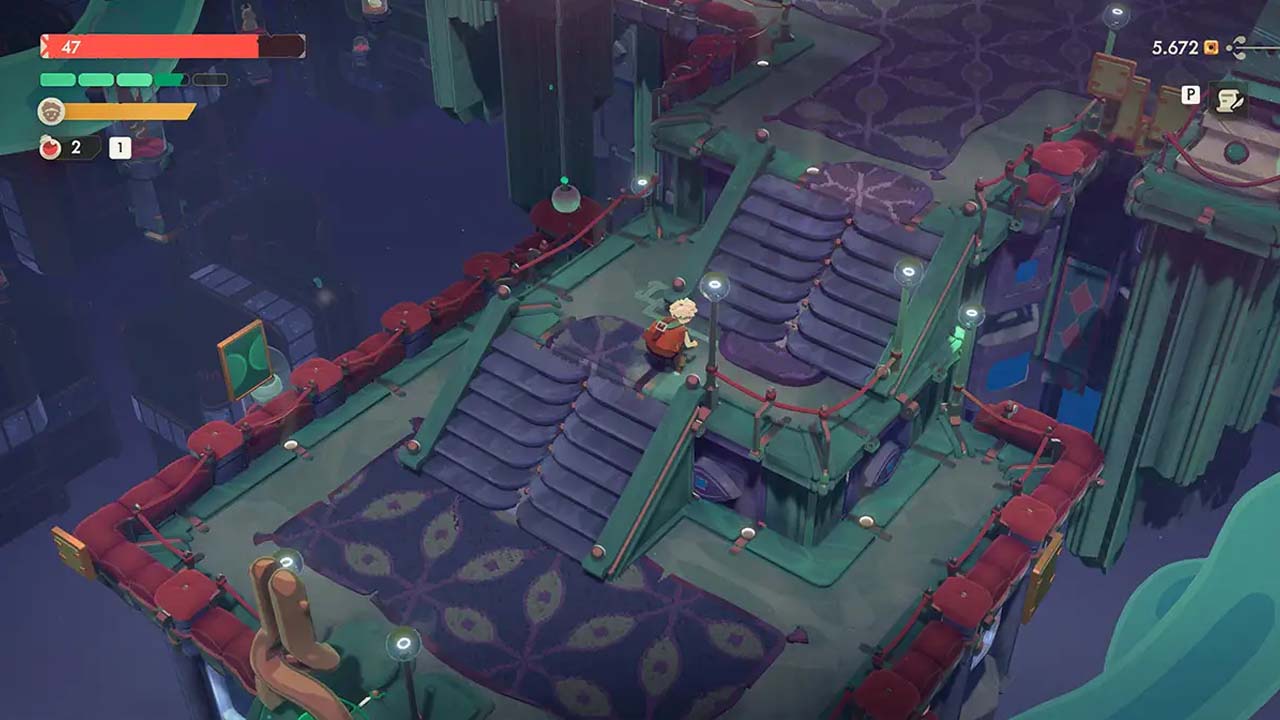Use the red health potion
The image size is (1280, 720).
pos(51,148)
